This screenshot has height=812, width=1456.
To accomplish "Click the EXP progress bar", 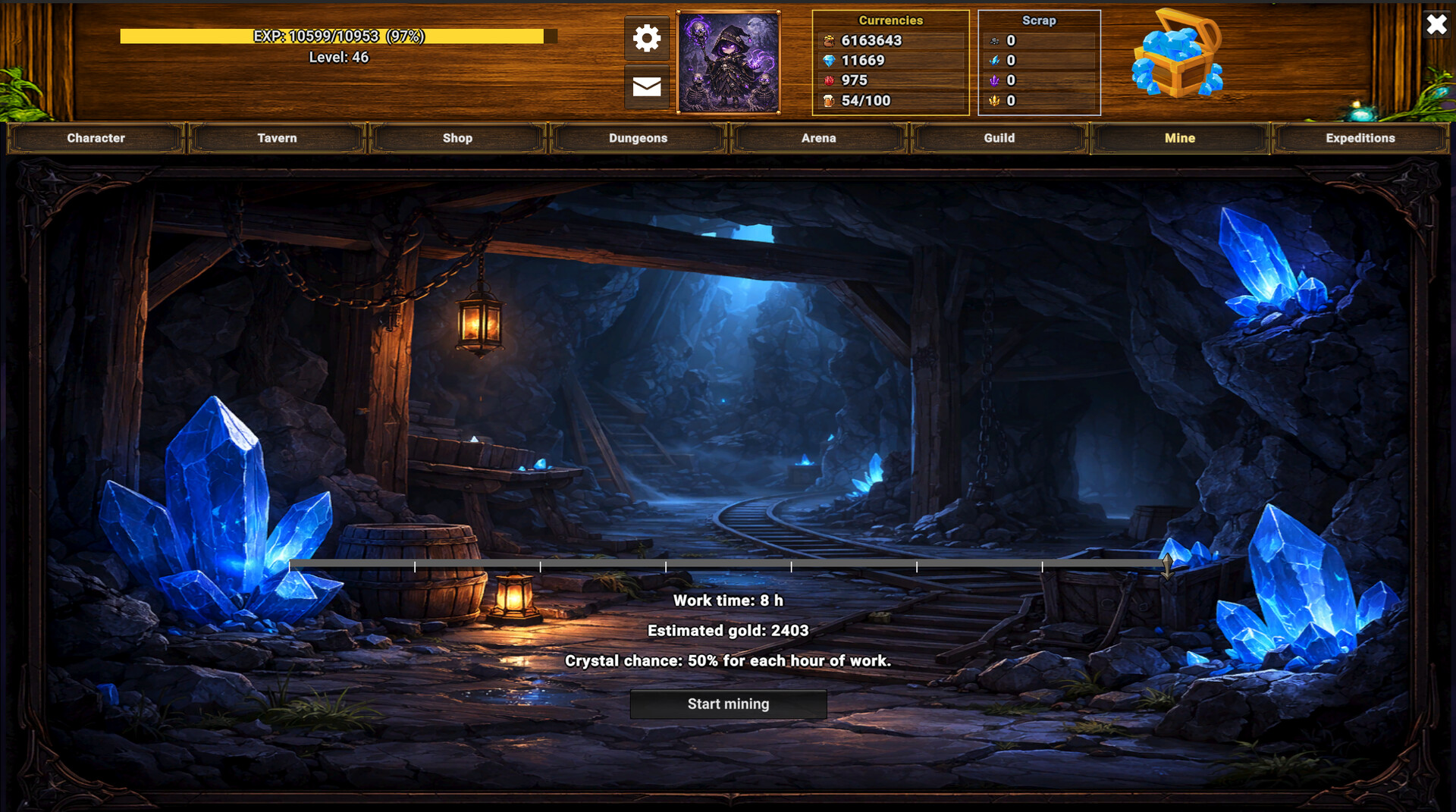I will (335, 34).
